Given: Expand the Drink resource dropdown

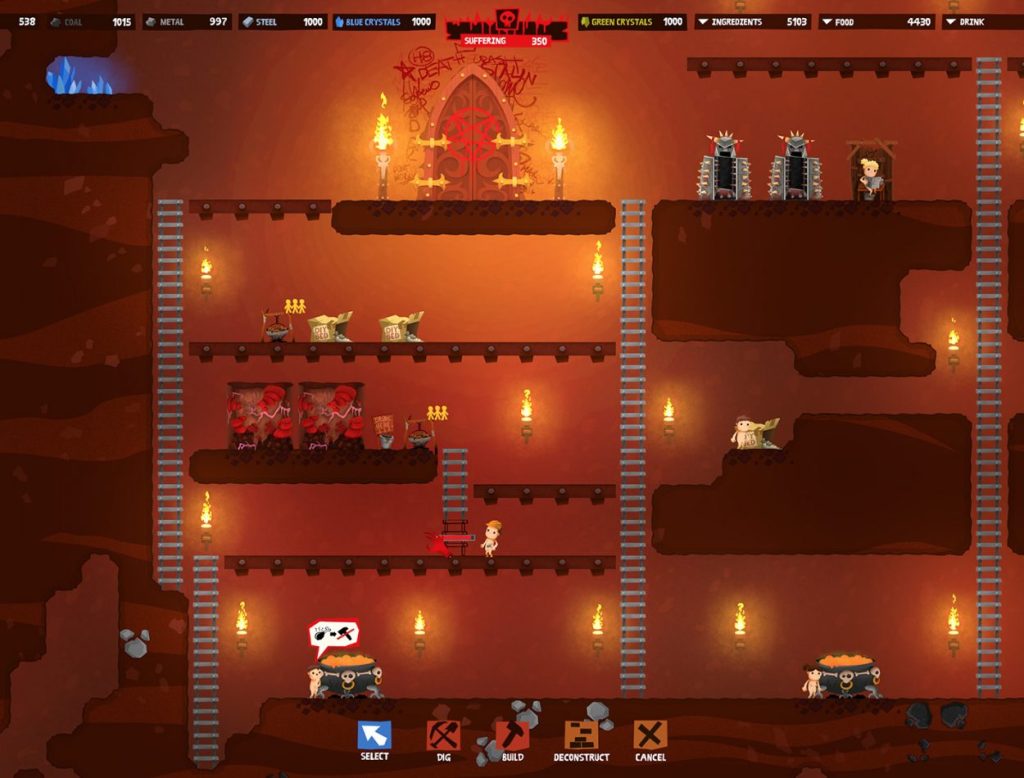Looking at the screenshot, I should pos(950,21).
